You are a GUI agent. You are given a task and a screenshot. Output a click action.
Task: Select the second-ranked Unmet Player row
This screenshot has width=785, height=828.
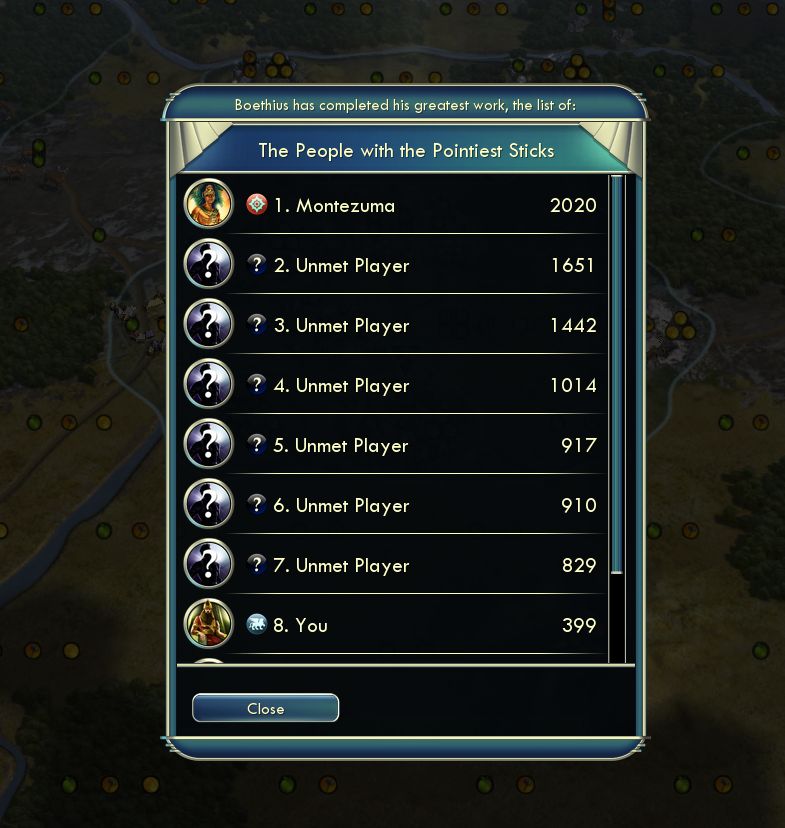coord(400,265)
